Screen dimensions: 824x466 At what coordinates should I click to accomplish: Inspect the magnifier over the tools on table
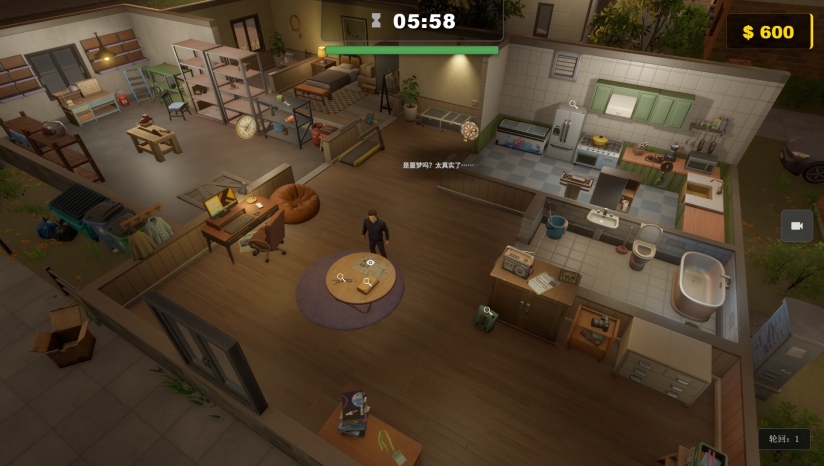(x=341, y=278)
